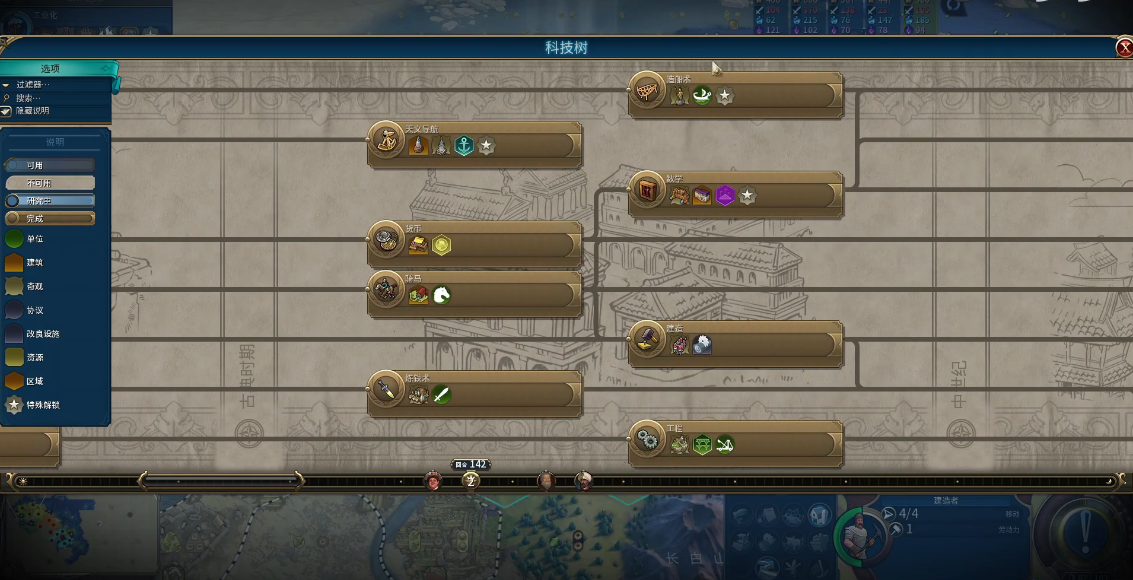The image size is (1133, 580).
Task: Click the turn 2 marker on the timeline
Action: coord(471,481)
